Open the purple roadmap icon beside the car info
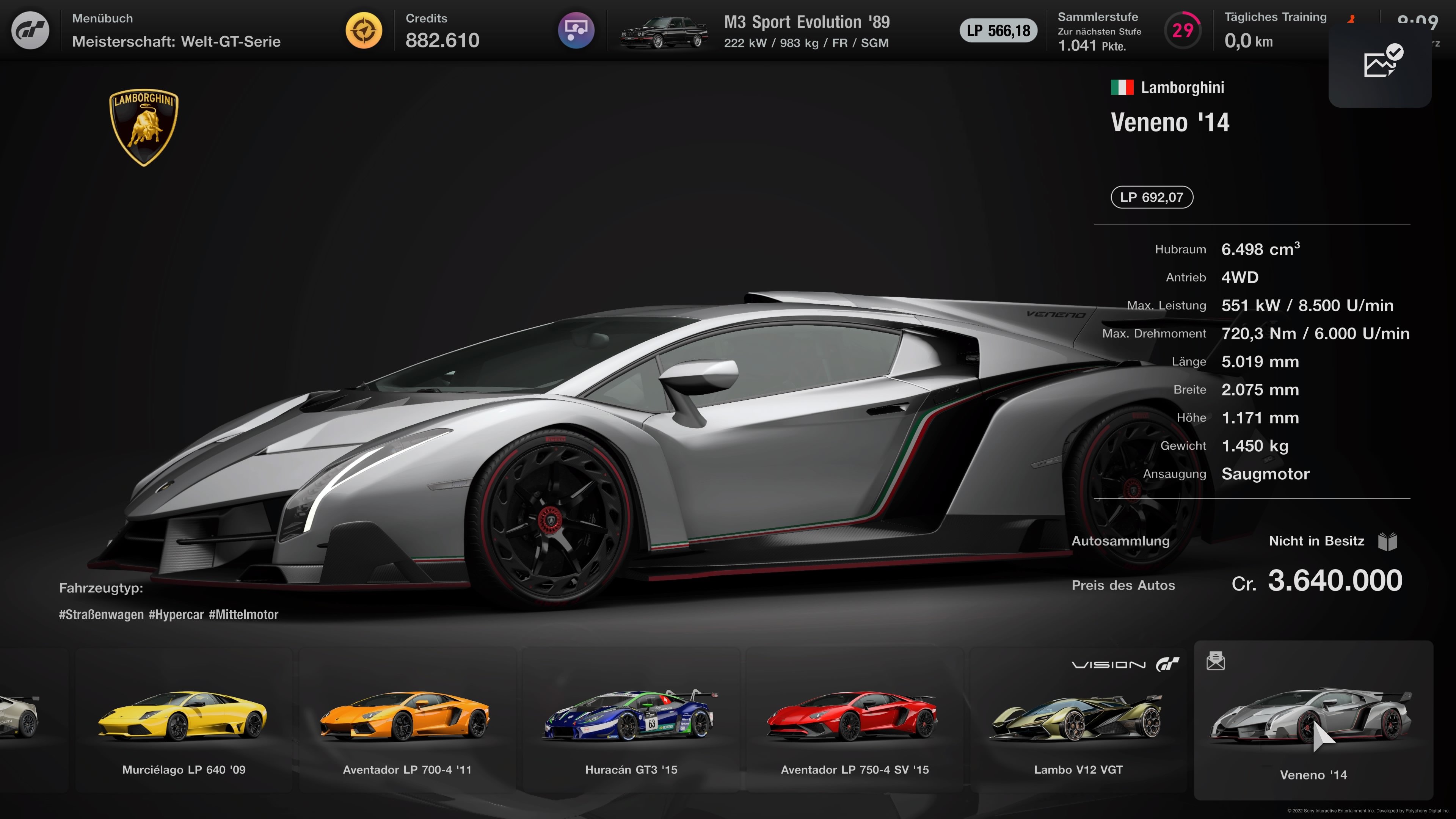Screen dimensions: 1456x819 tap(576, 30)
